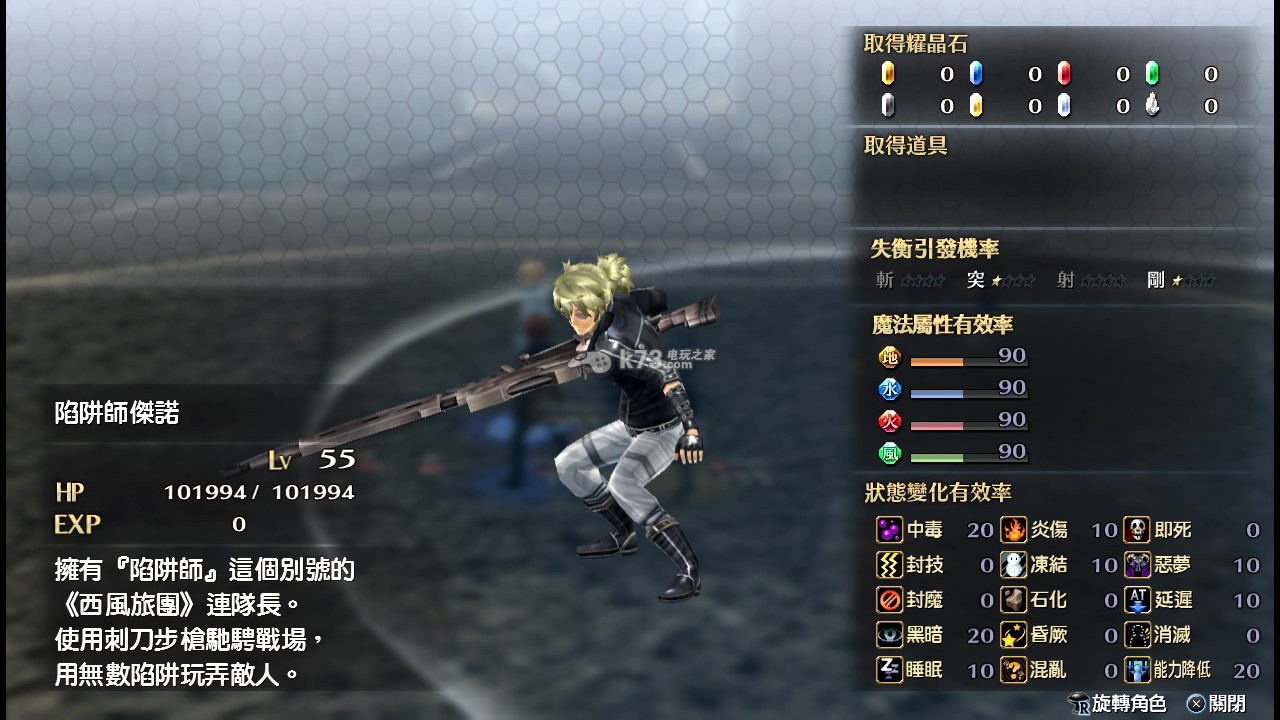1280x720 pixels.
Task: Select the sleep (睡眠) Z icon
Action: pos(889,670)
